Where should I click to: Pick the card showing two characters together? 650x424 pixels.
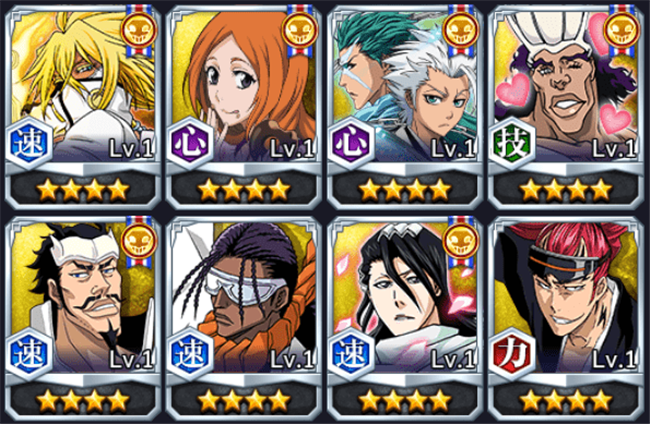404,100
